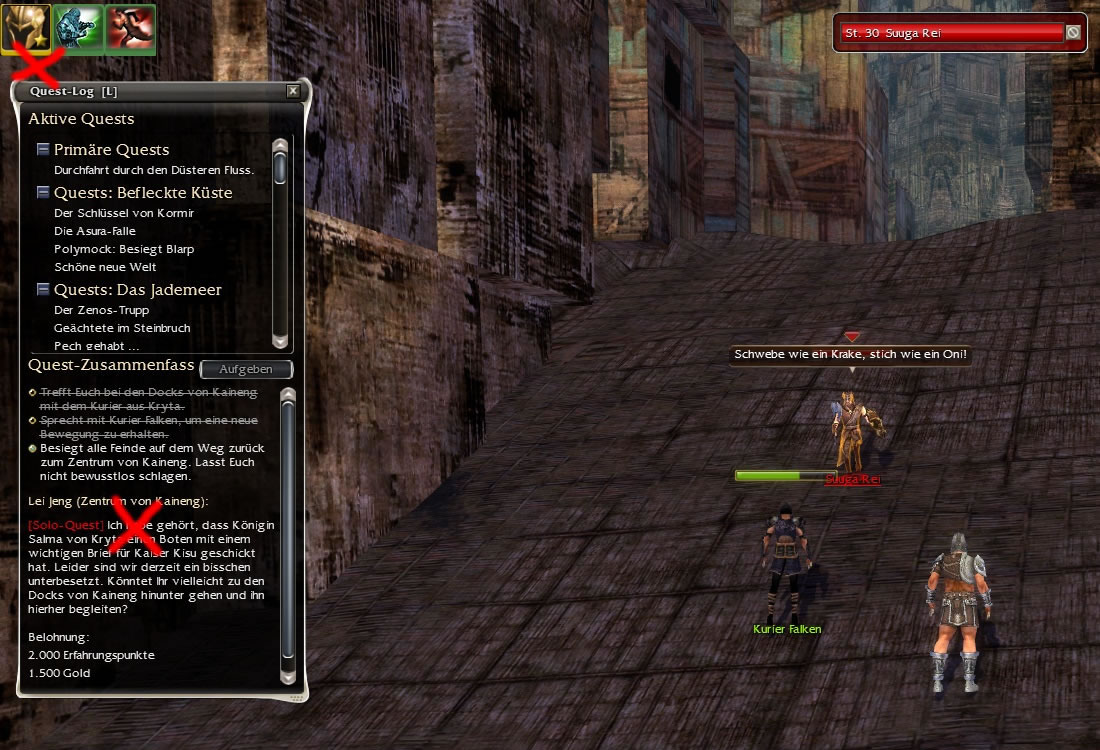Close the Quest-Log window

(x=293, y=91)
